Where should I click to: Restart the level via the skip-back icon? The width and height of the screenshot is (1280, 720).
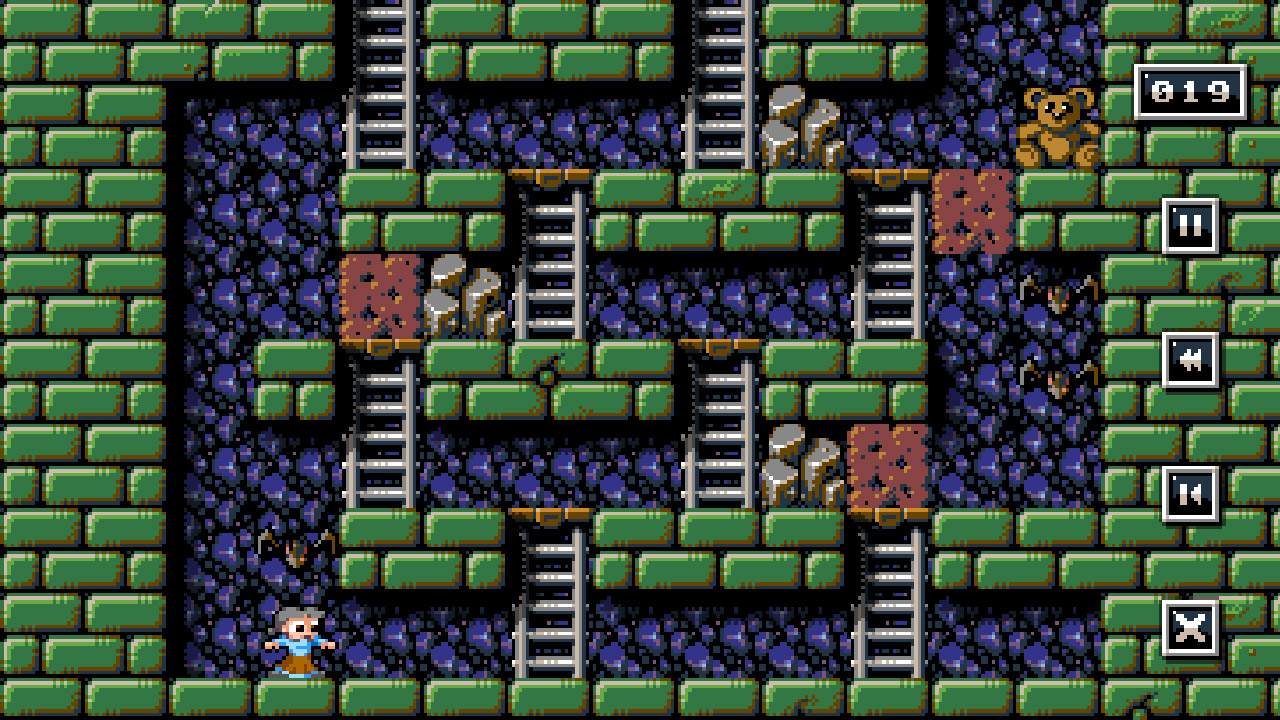click(1190, 494)
